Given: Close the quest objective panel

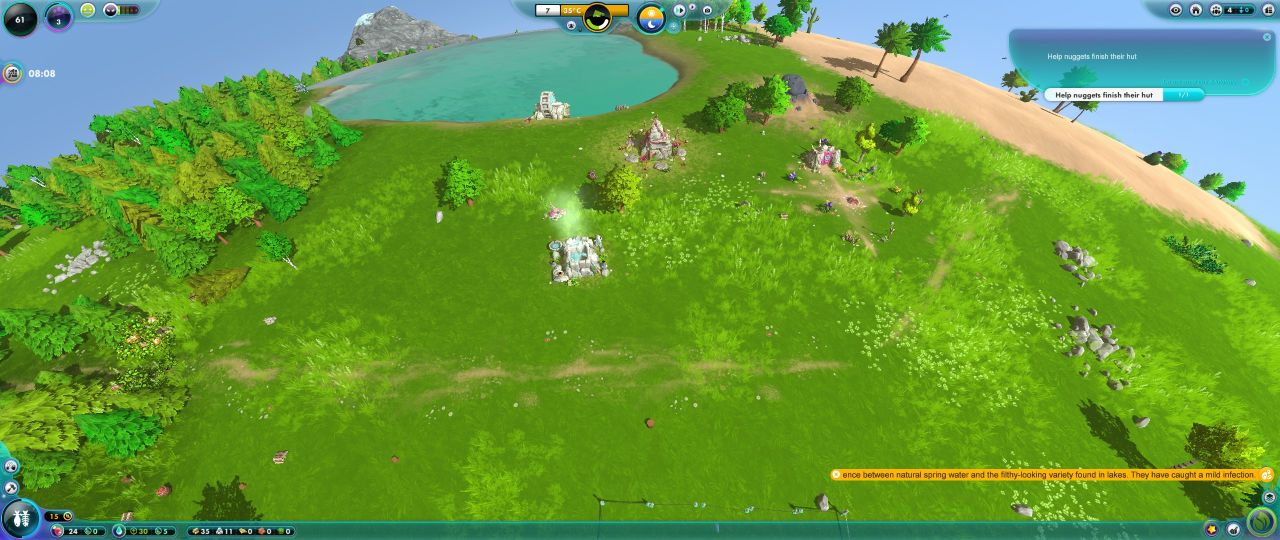Looking at the screenshot, I should pos(1267,37).
